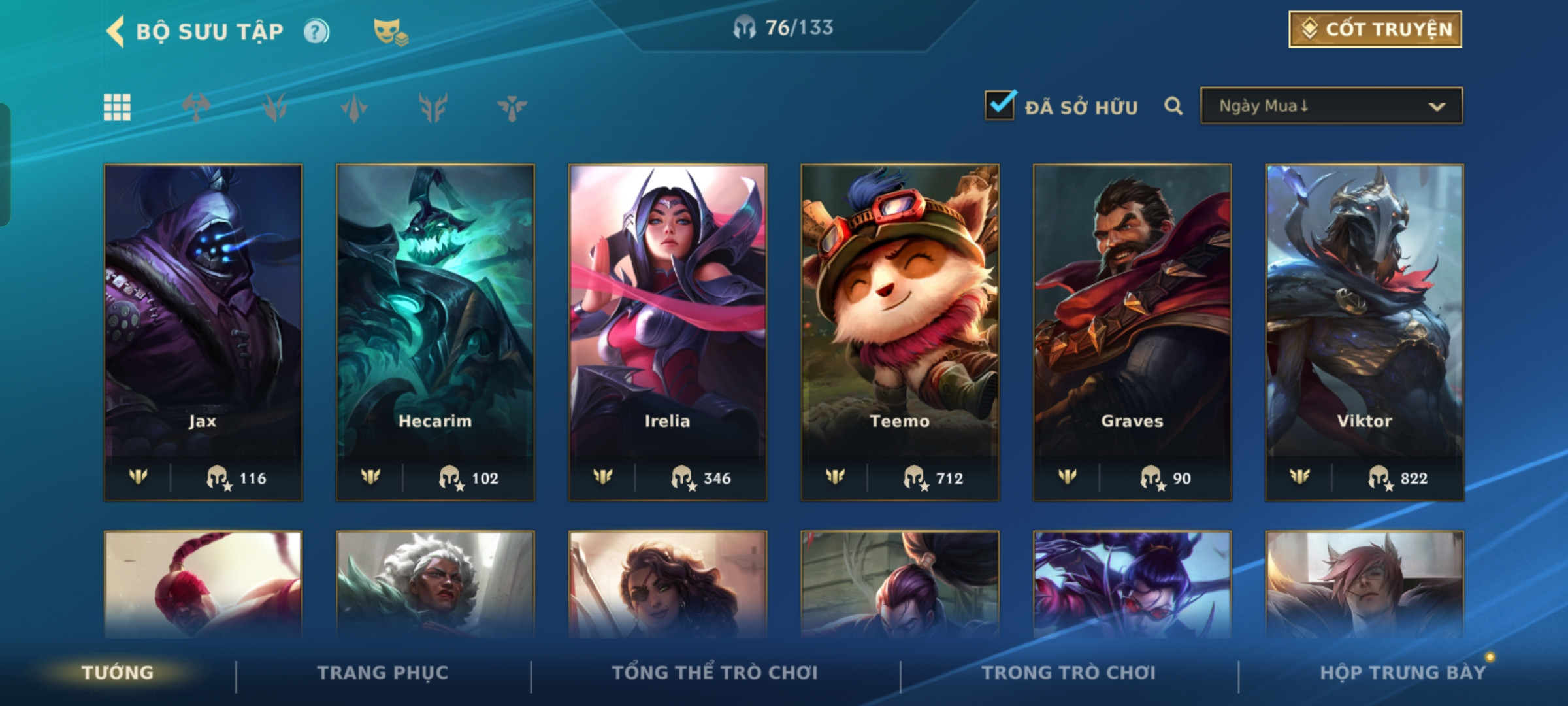1568x706 pixels.
Task: Open the magnifying glass search
Action: pyautogui.click(x=1173, y=106)
